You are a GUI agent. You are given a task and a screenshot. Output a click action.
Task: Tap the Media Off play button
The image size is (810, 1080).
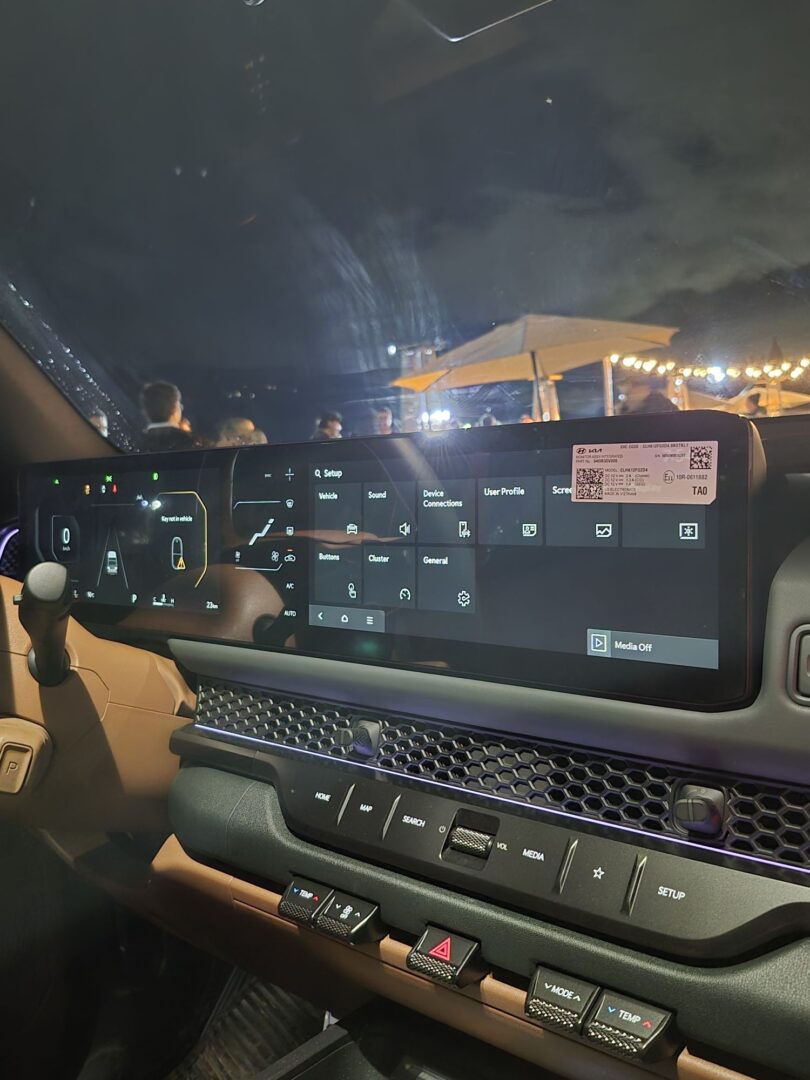pyautogui.click(x=598, y=643)
